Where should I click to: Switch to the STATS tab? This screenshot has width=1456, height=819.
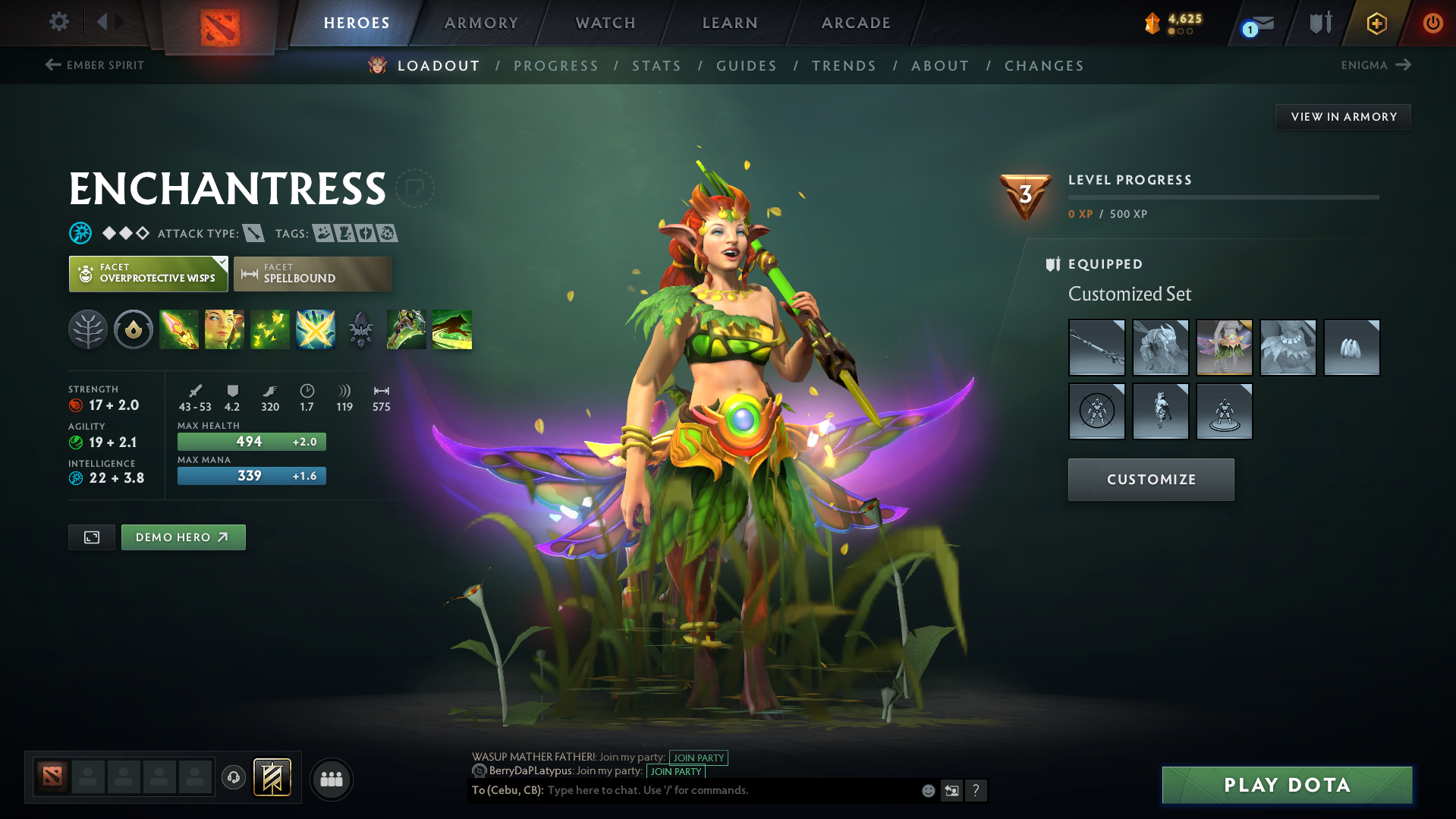click(656, 65)
